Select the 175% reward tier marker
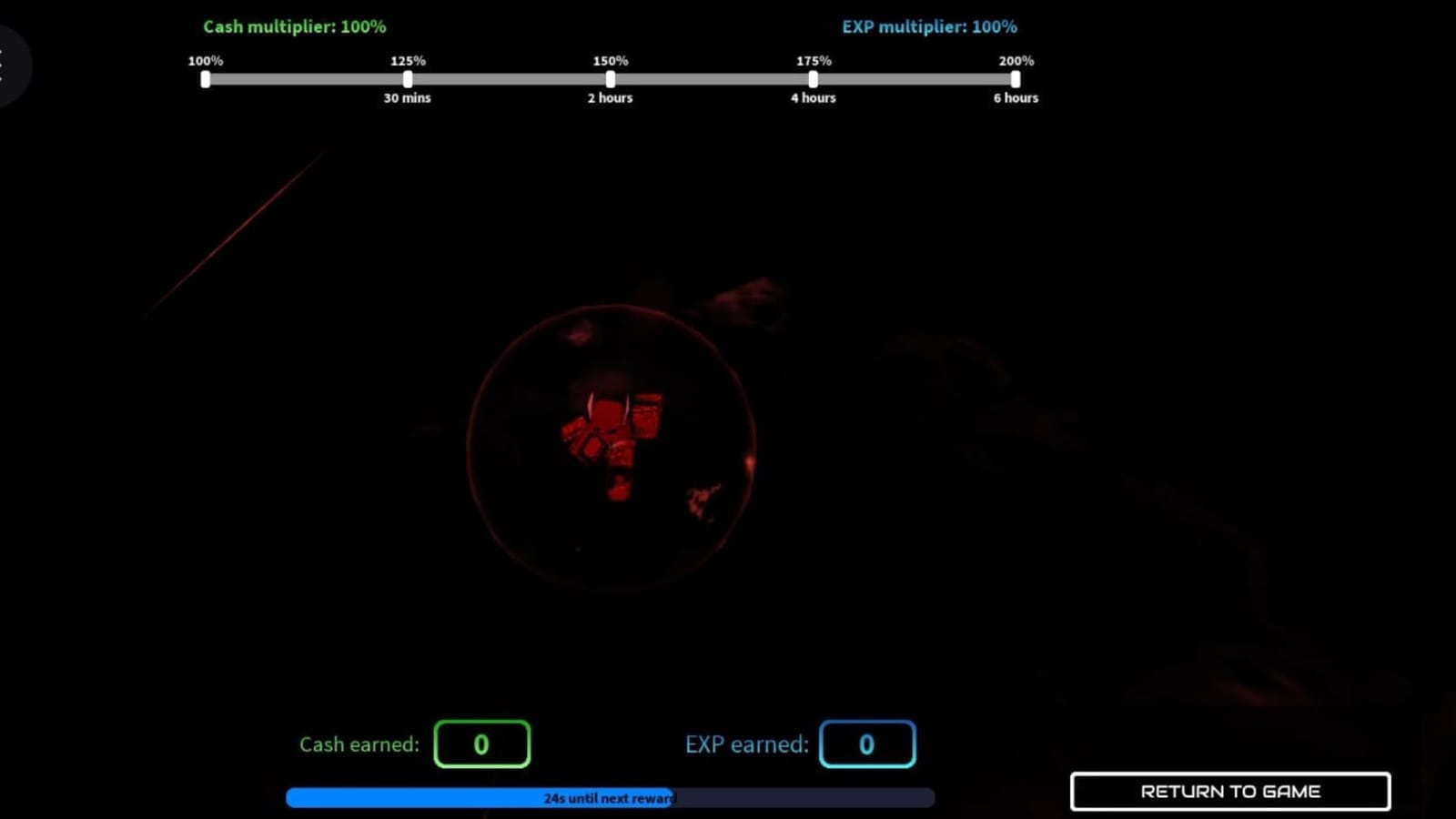Screen dimensions: 1456x819 tap(812, 79)
